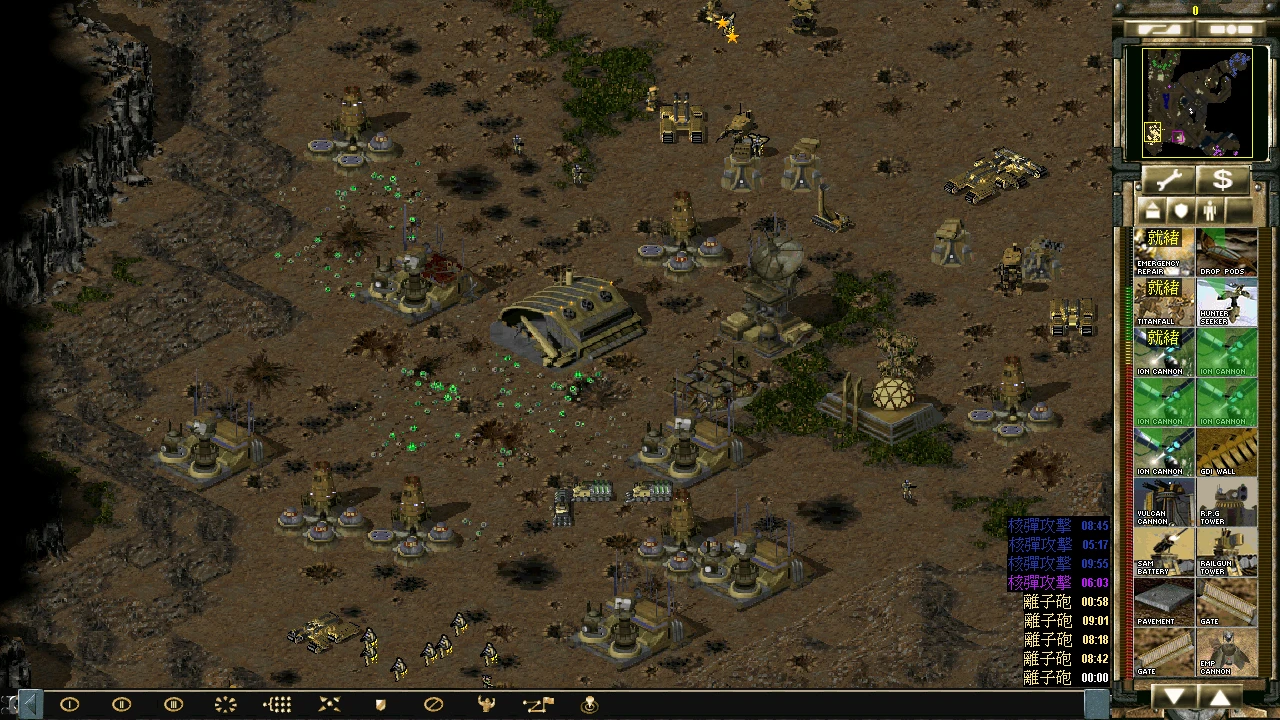Activate the wrench repair button
Image resolution: width=1280 pixels, height=720 pixels.
point(1168,180)
